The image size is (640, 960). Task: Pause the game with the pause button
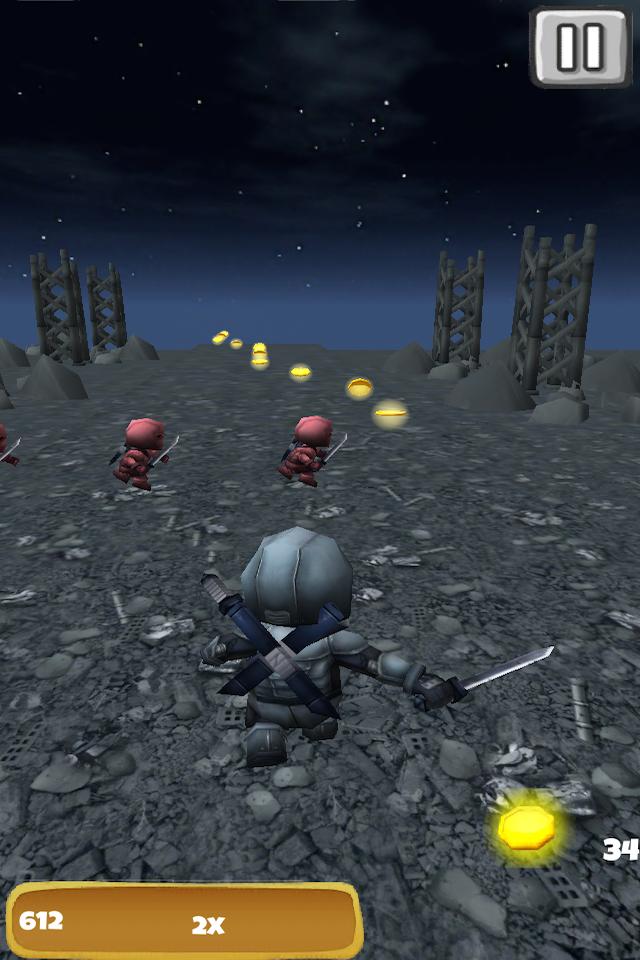pyautogui.click(x=580, y=45)
